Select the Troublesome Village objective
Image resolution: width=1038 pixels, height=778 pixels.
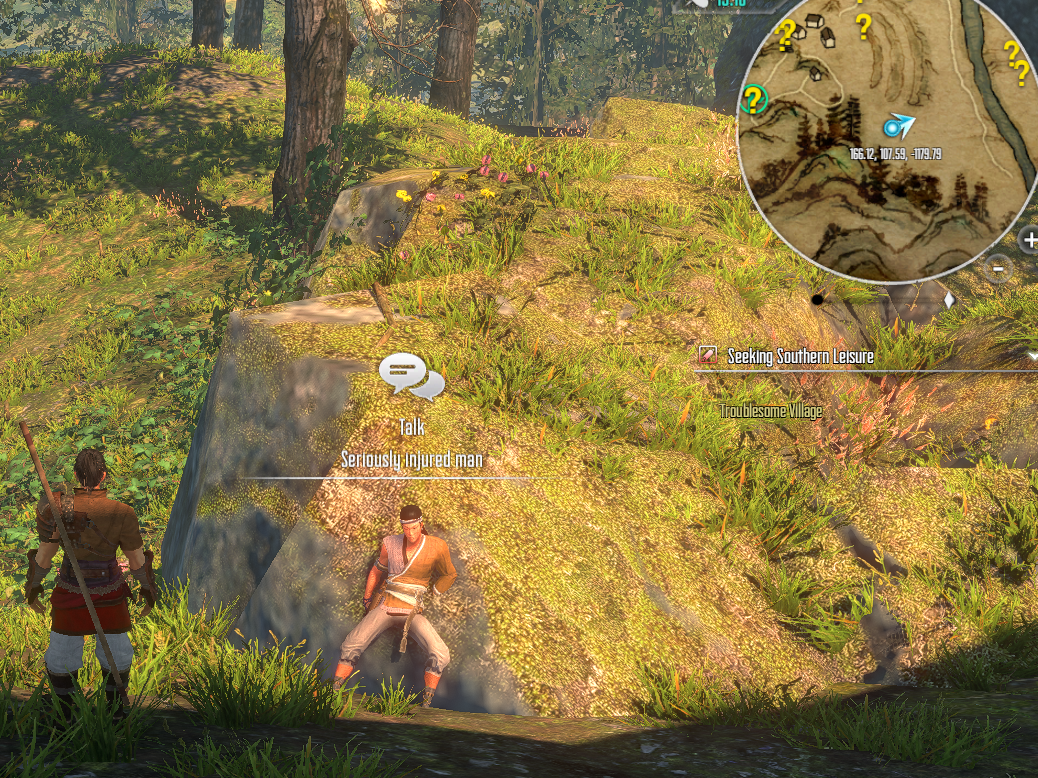pos(771,411)
